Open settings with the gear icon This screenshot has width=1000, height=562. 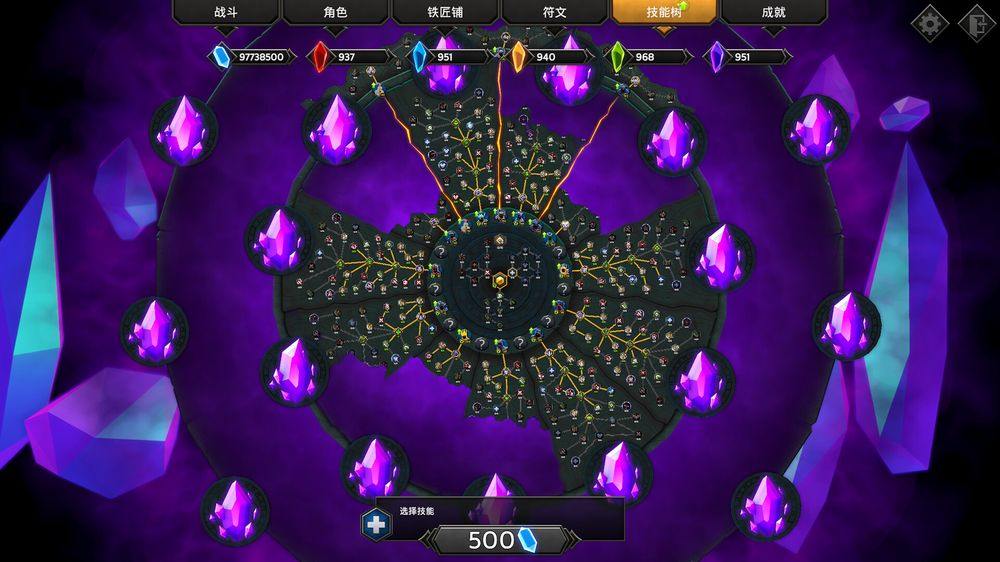click(929, 23)
